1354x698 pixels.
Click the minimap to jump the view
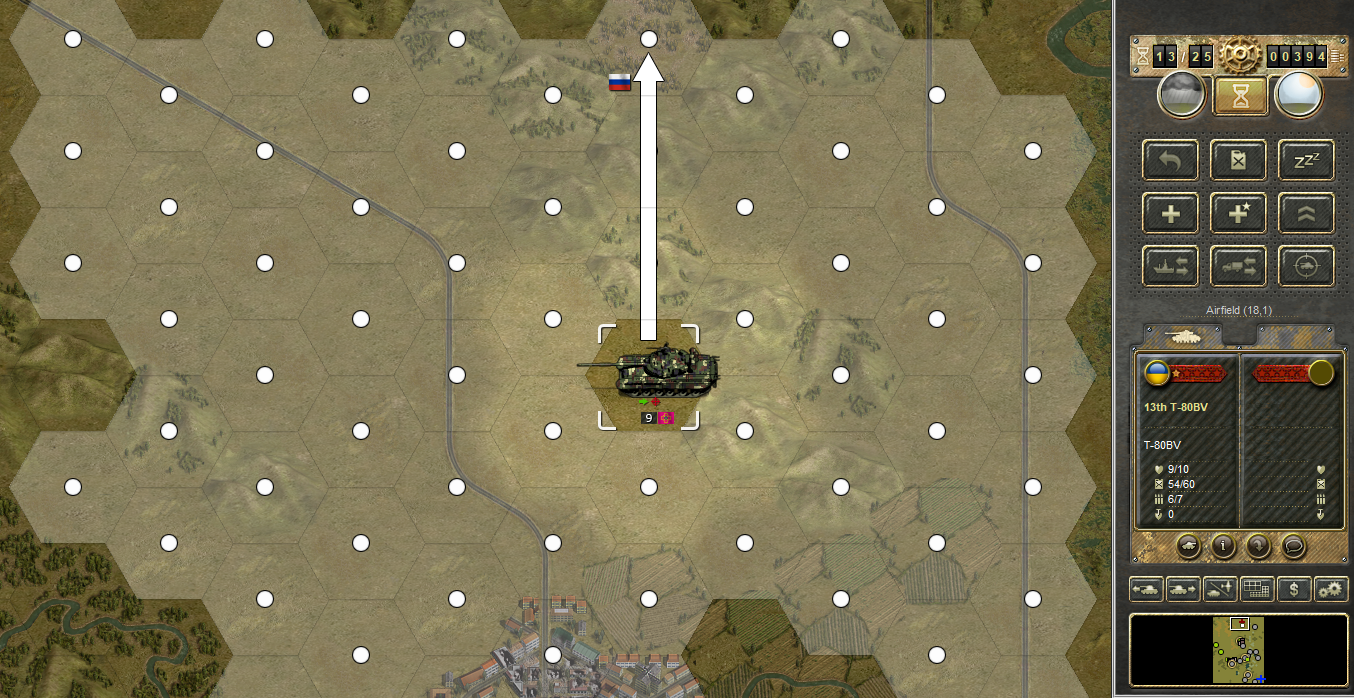click(1238, 650)
